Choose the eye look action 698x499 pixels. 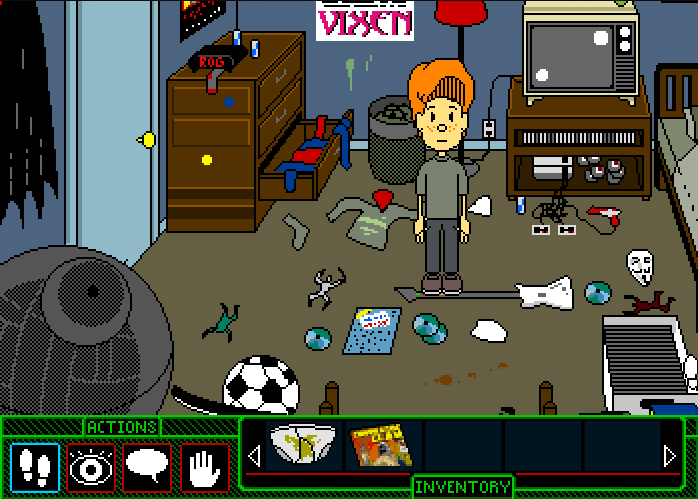point(91,467)
